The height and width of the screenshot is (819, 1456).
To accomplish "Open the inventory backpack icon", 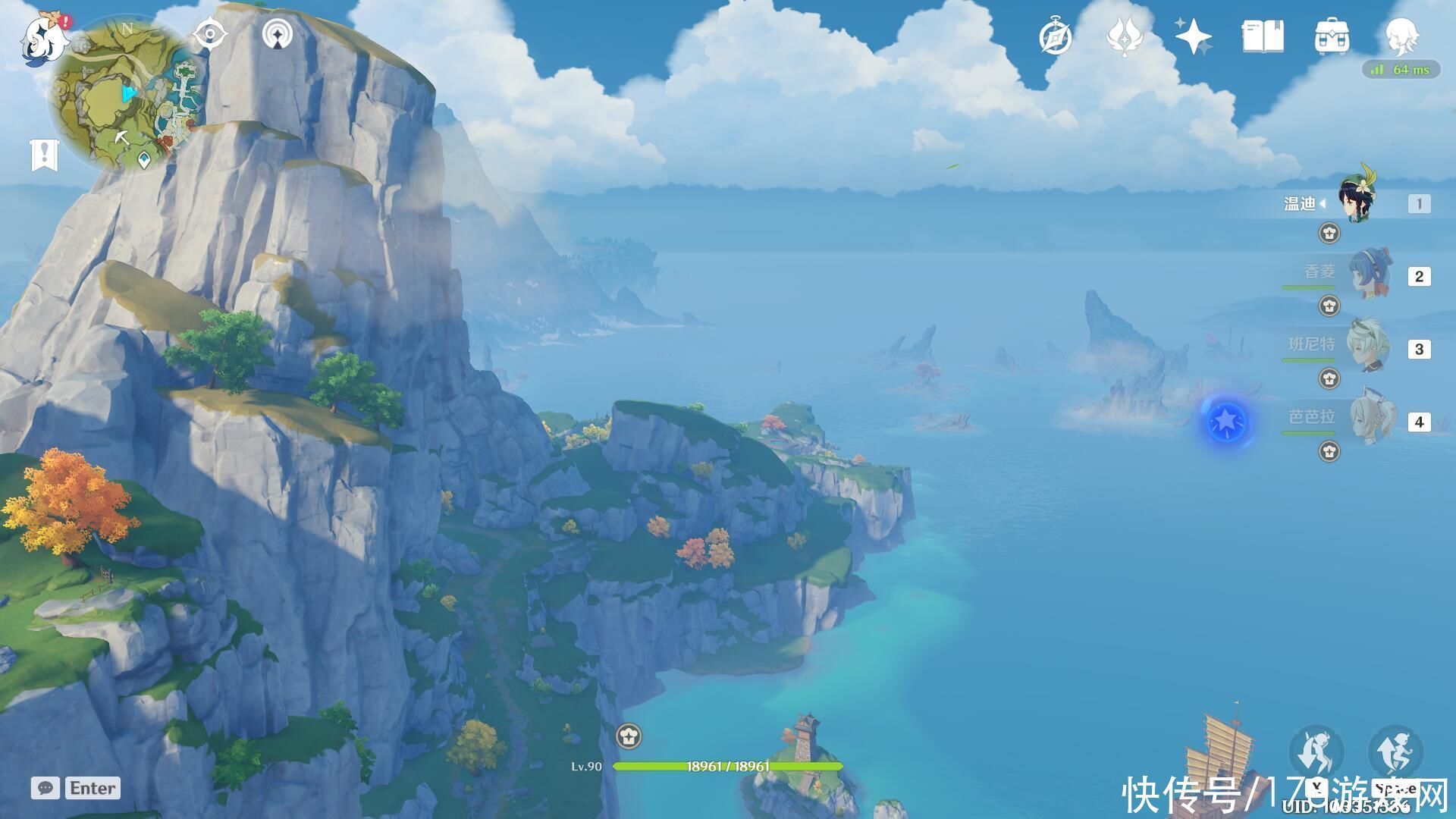I will tap(1332, 37).
